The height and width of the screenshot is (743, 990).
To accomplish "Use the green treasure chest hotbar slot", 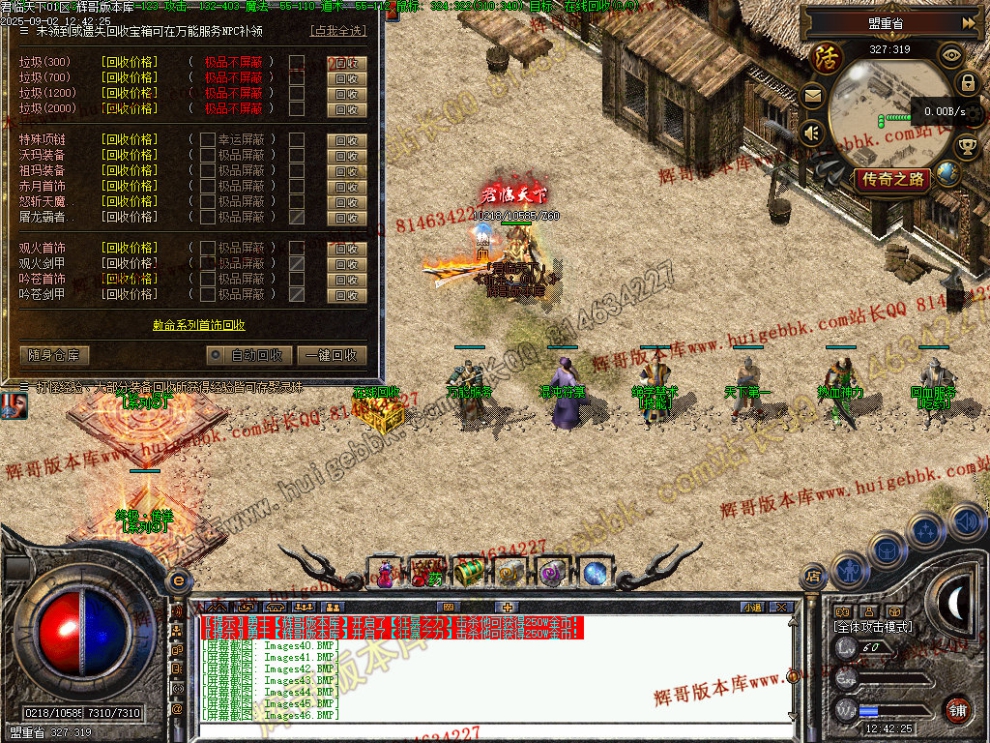I will (x=469, y=573).
